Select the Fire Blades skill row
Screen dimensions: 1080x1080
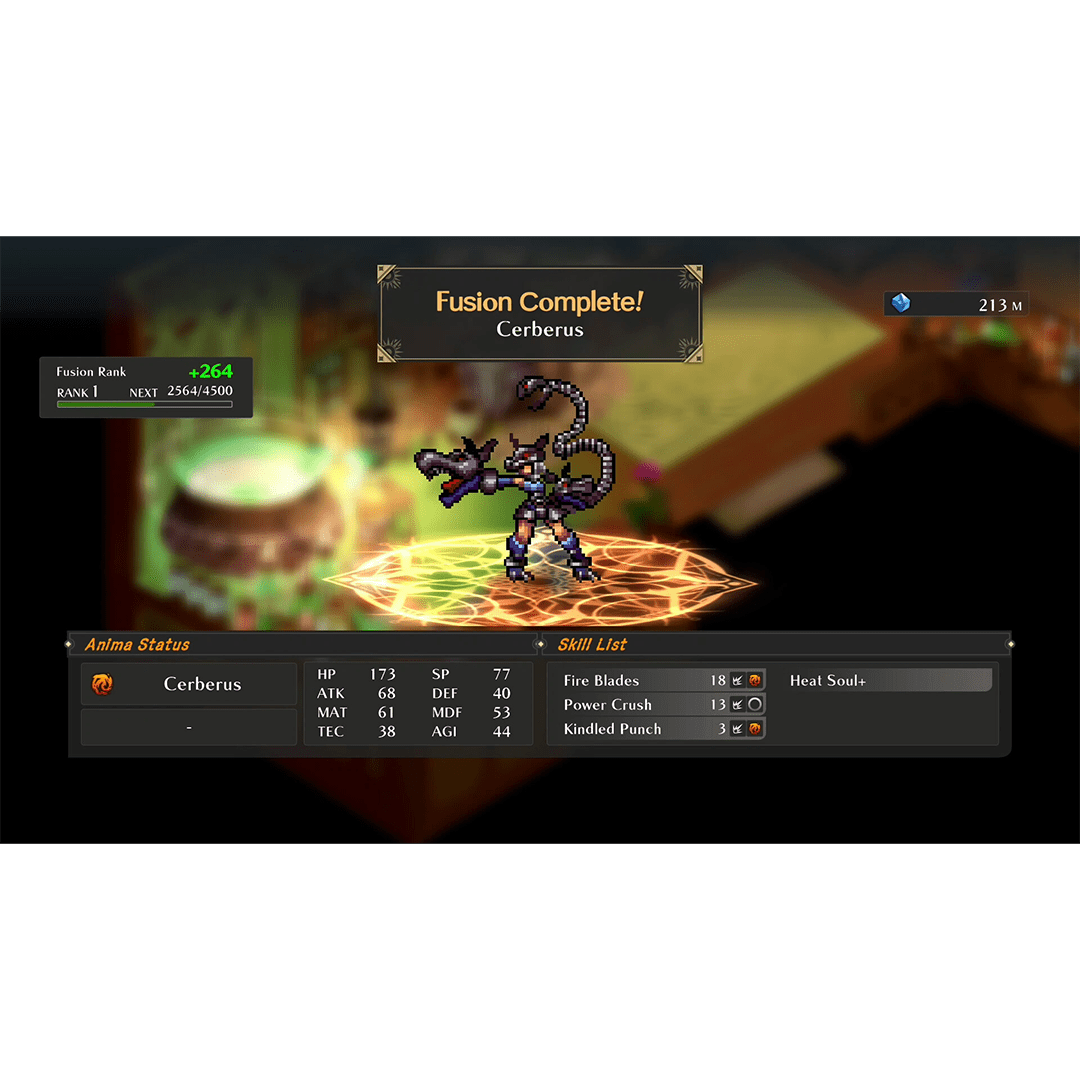tap(660, 680)
